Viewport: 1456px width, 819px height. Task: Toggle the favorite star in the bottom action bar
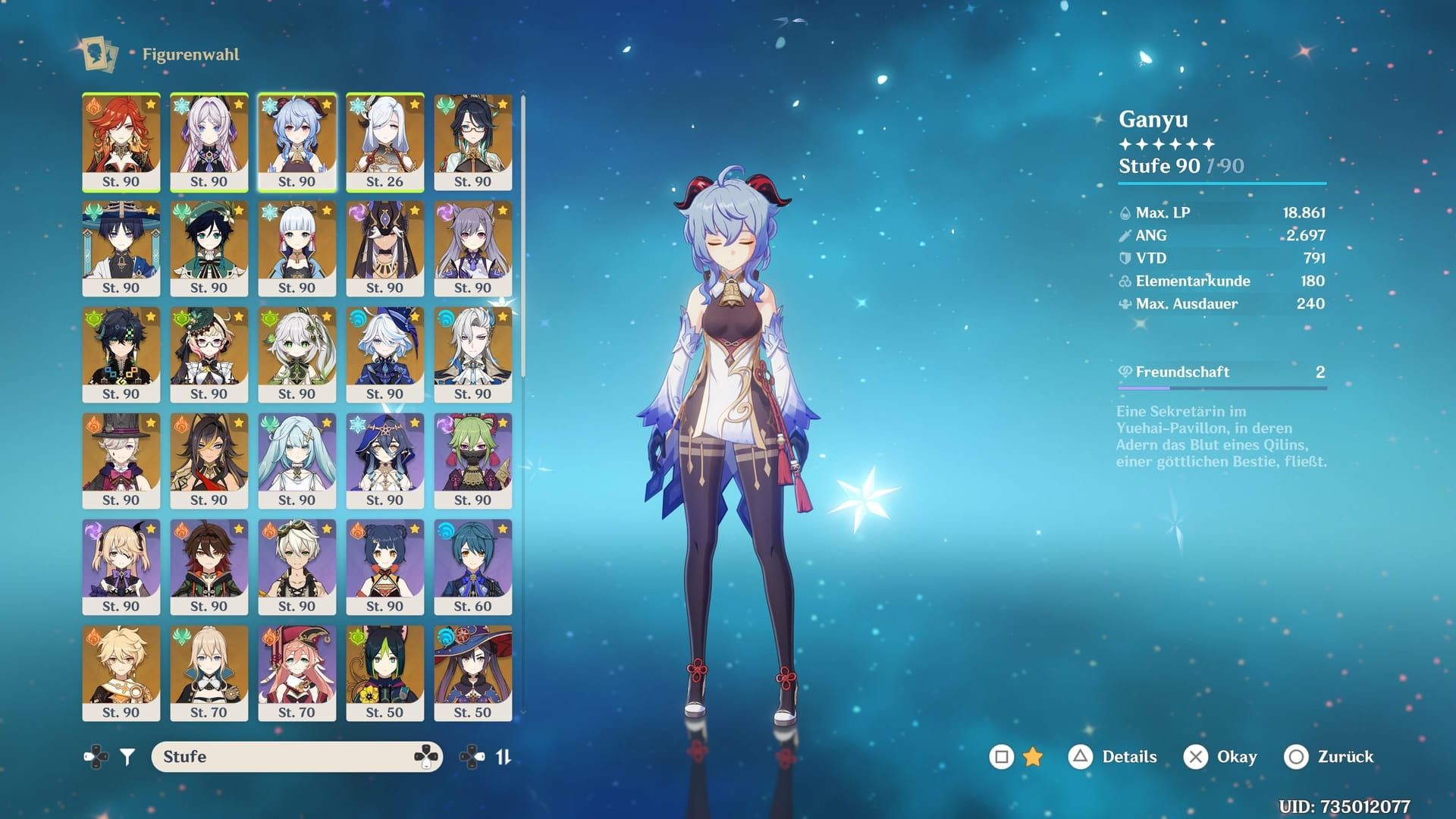point(1033,756)
